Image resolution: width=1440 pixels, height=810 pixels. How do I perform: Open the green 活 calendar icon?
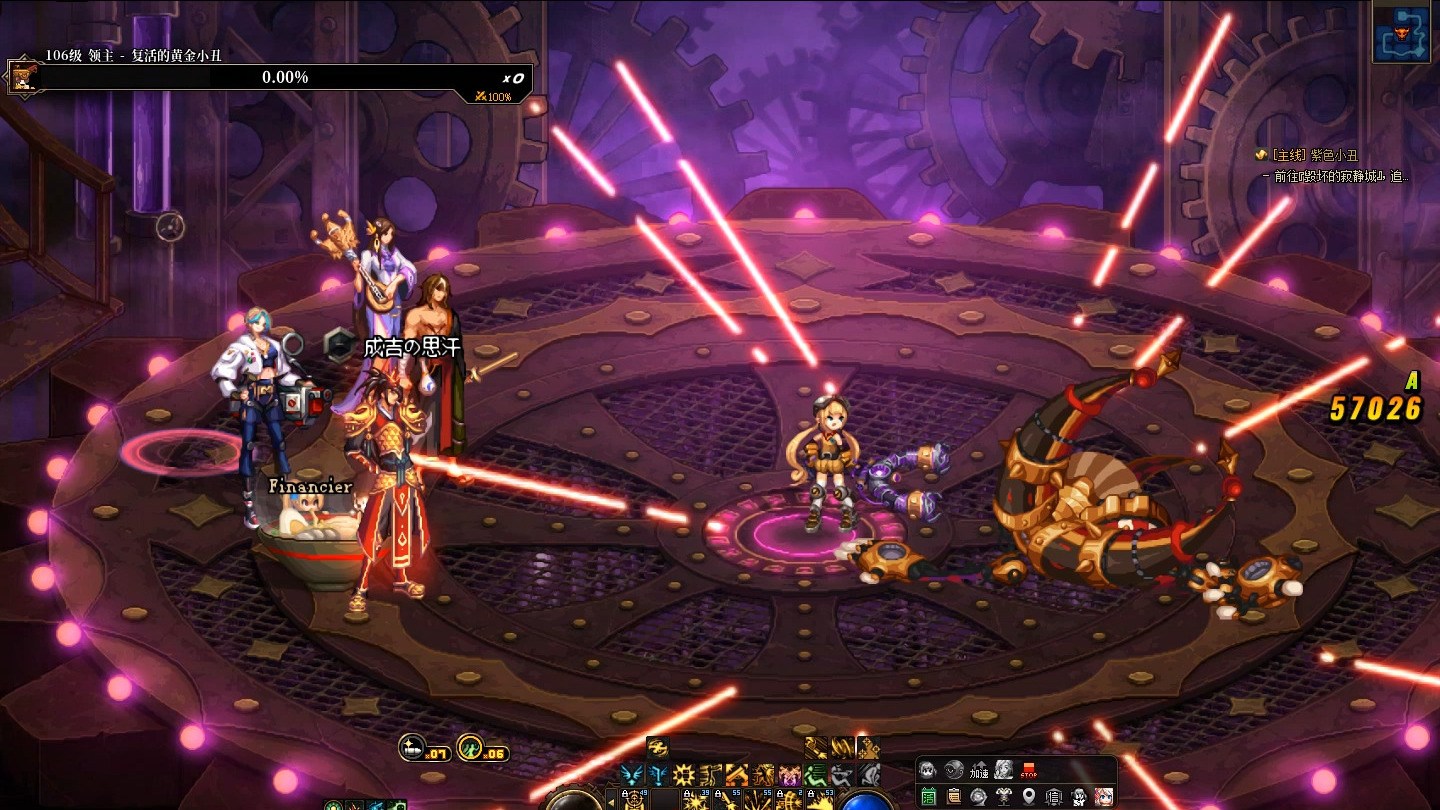pyautogui.click(x=929, y=797)
